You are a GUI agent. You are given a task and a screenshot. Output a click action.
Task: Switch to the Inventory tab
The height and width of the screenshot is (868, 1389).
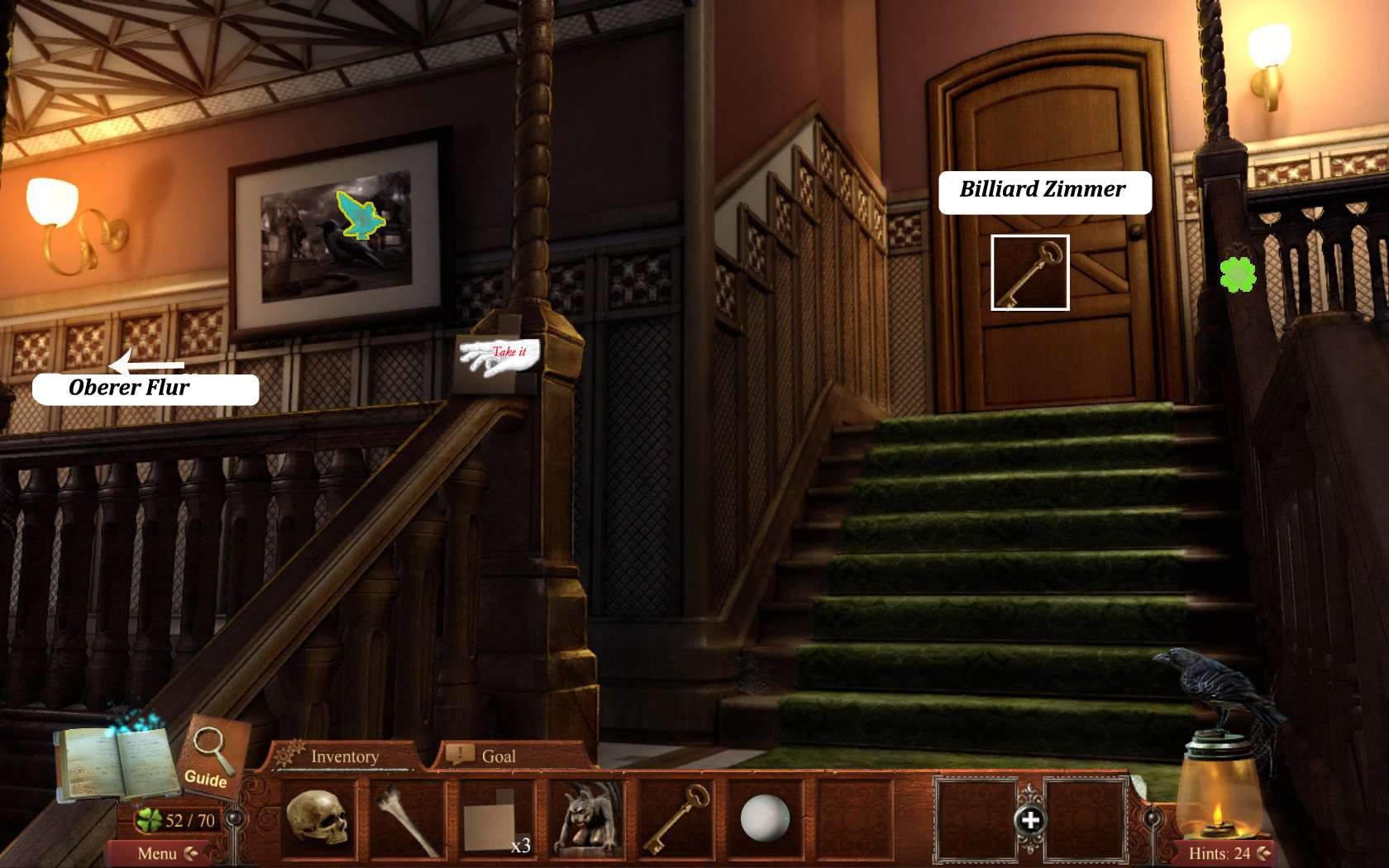344,756
